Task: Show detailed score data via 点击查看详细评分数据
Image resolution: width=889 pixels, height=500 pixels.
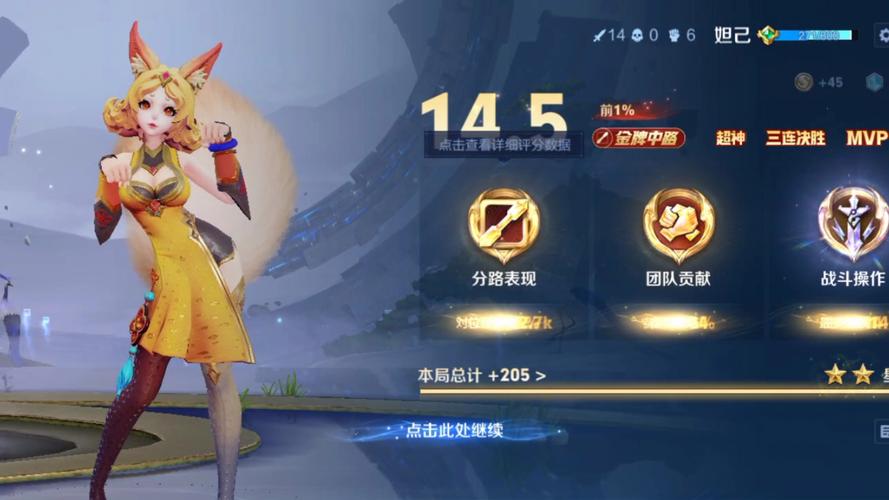Action: [503, 145]
